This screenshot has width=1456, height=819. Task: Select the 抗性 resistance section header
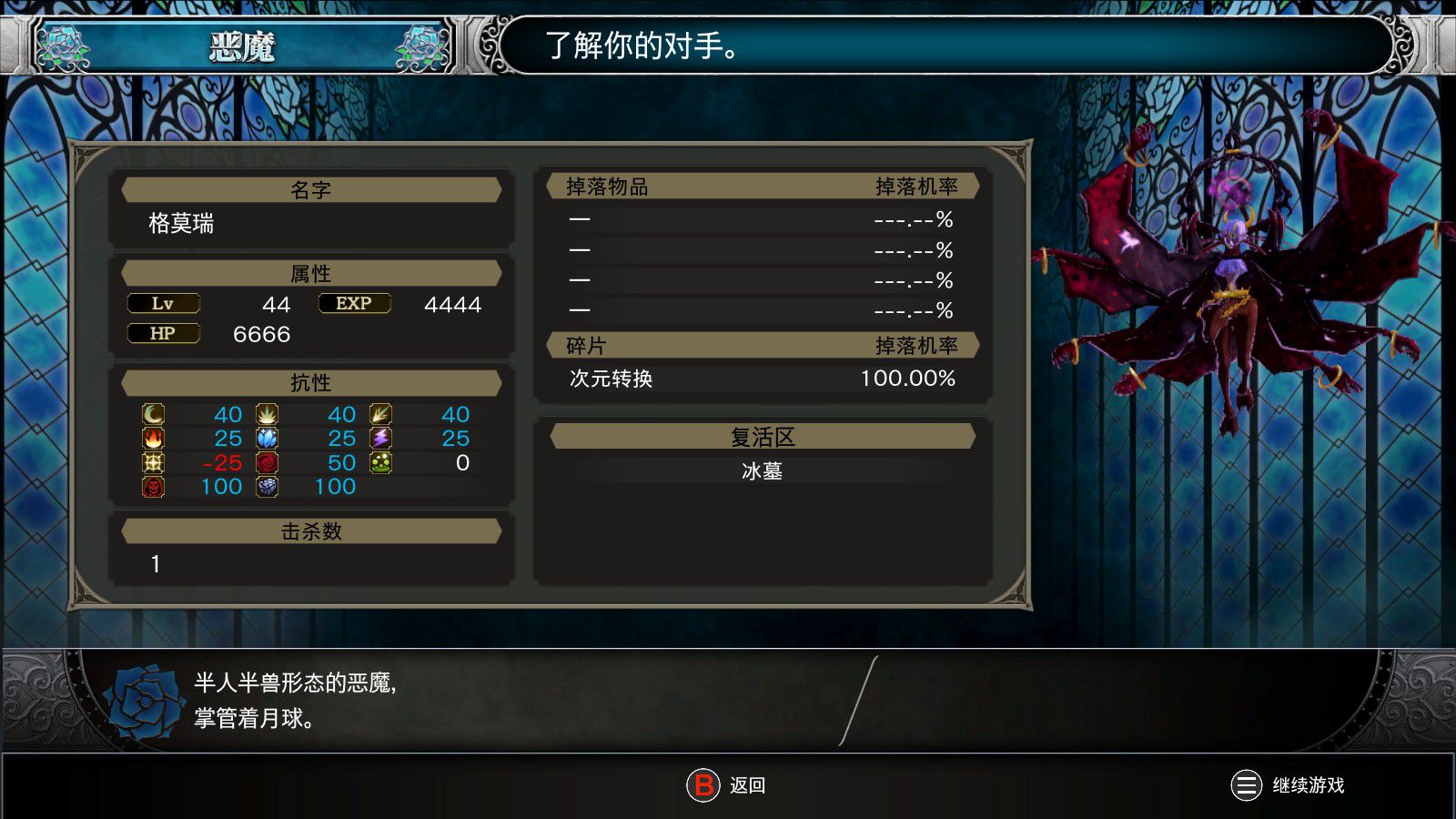pyautogui.click(x=312, y=382)
